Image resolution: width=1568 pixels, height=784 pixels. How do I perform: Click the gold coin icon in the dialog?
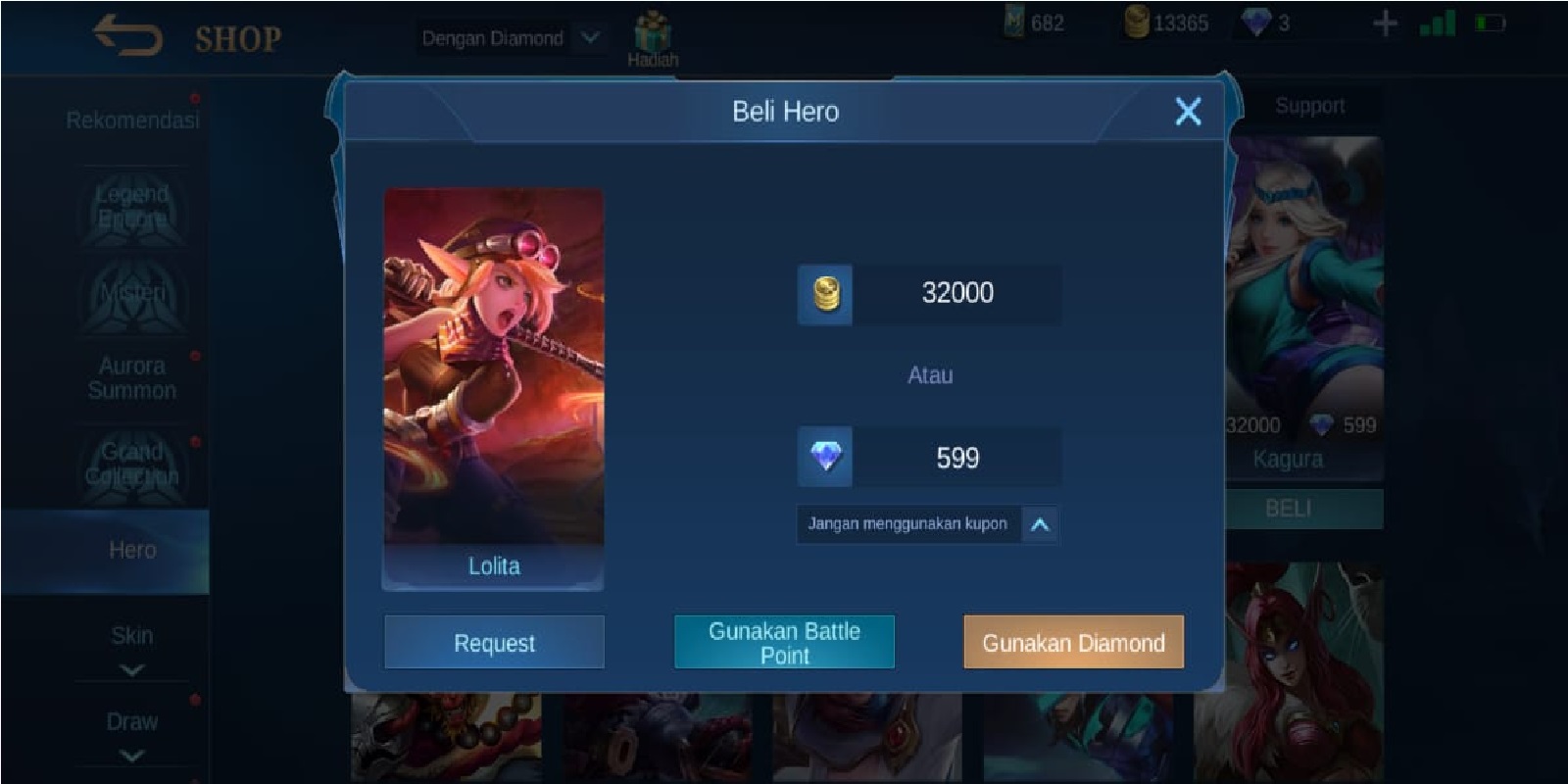[x=825, y=292]
